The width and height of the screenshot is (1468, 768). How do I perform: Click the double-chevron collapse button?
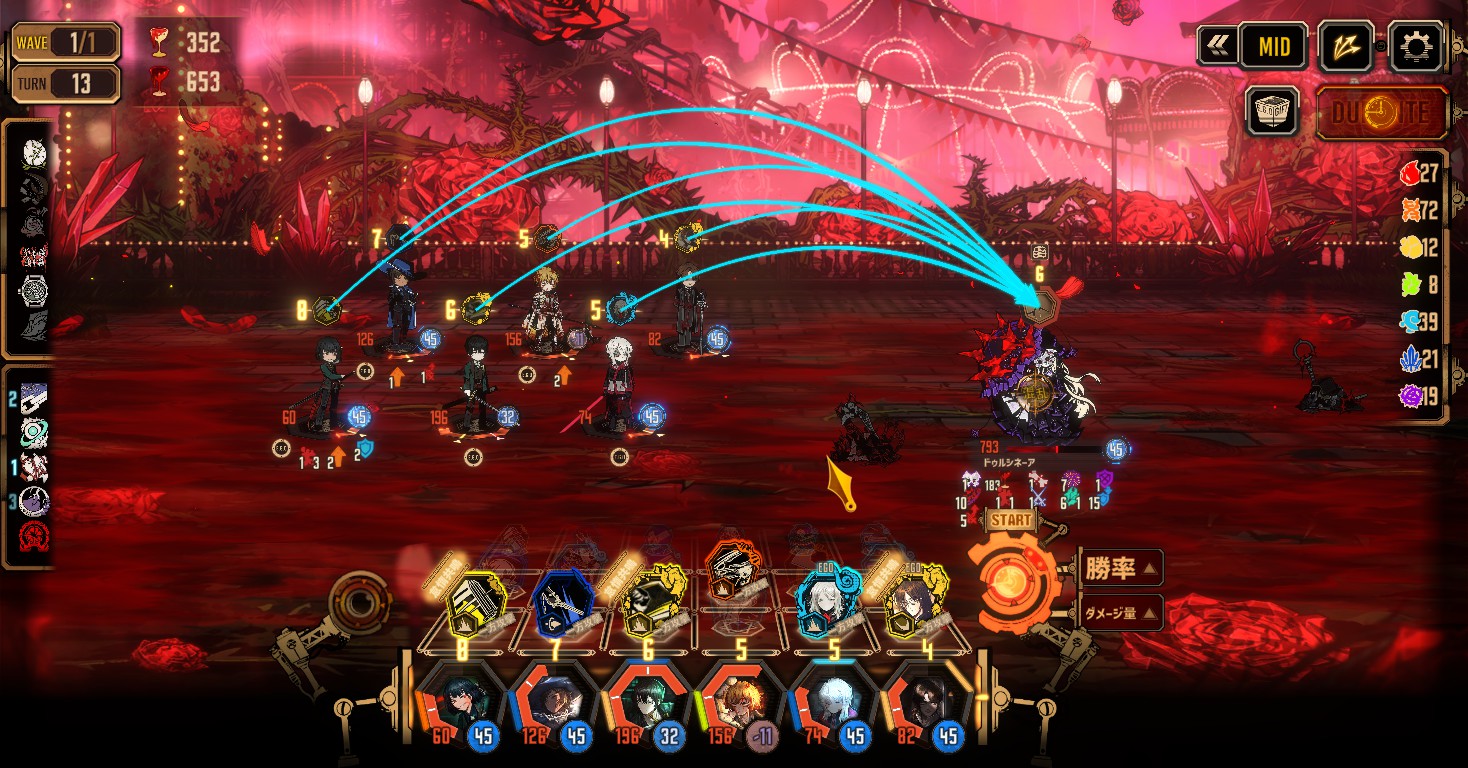(x=1216, y=46)
